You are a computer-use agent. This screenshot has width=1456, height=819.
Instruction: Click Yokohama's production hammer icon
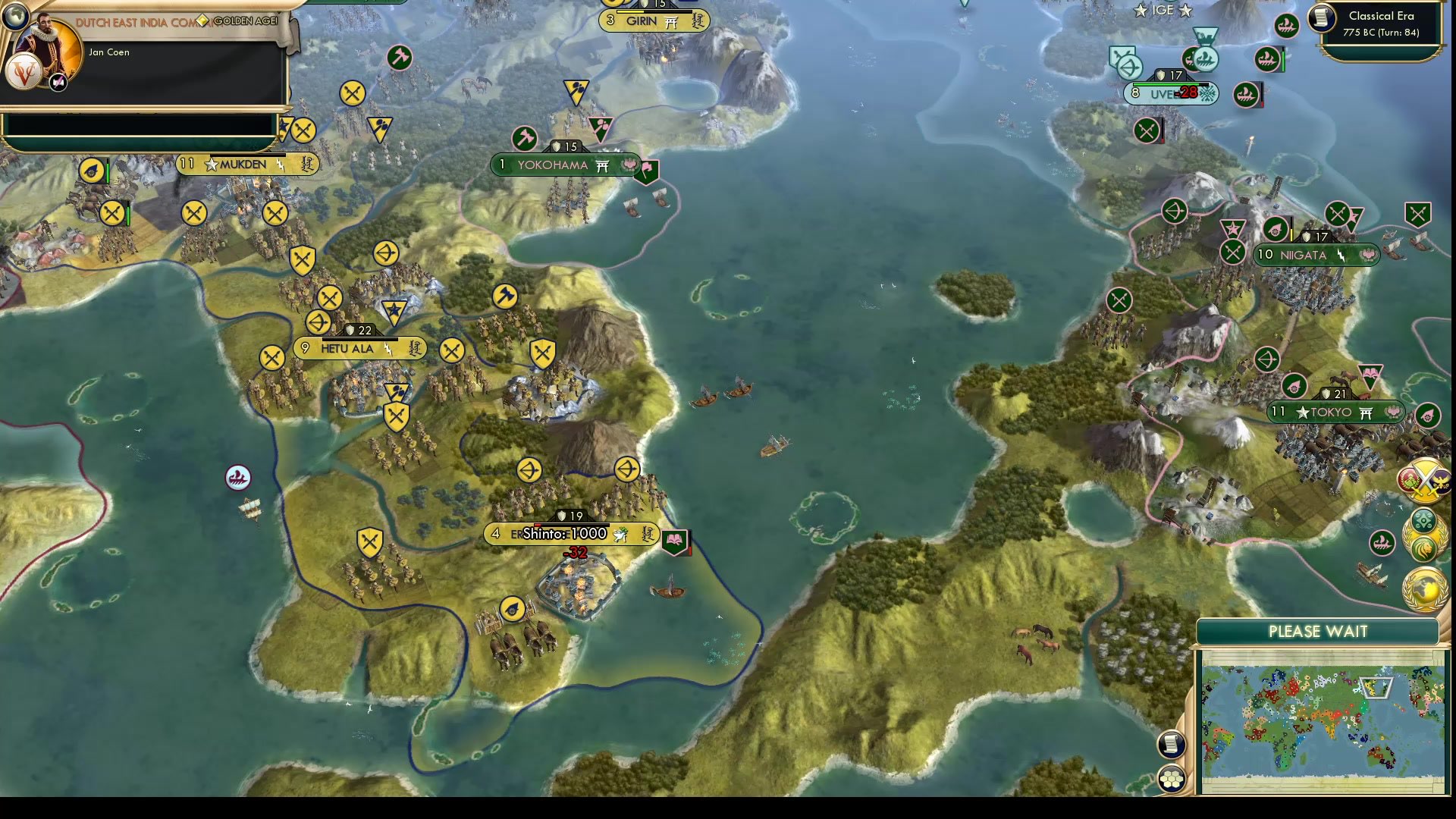[525, 140]
